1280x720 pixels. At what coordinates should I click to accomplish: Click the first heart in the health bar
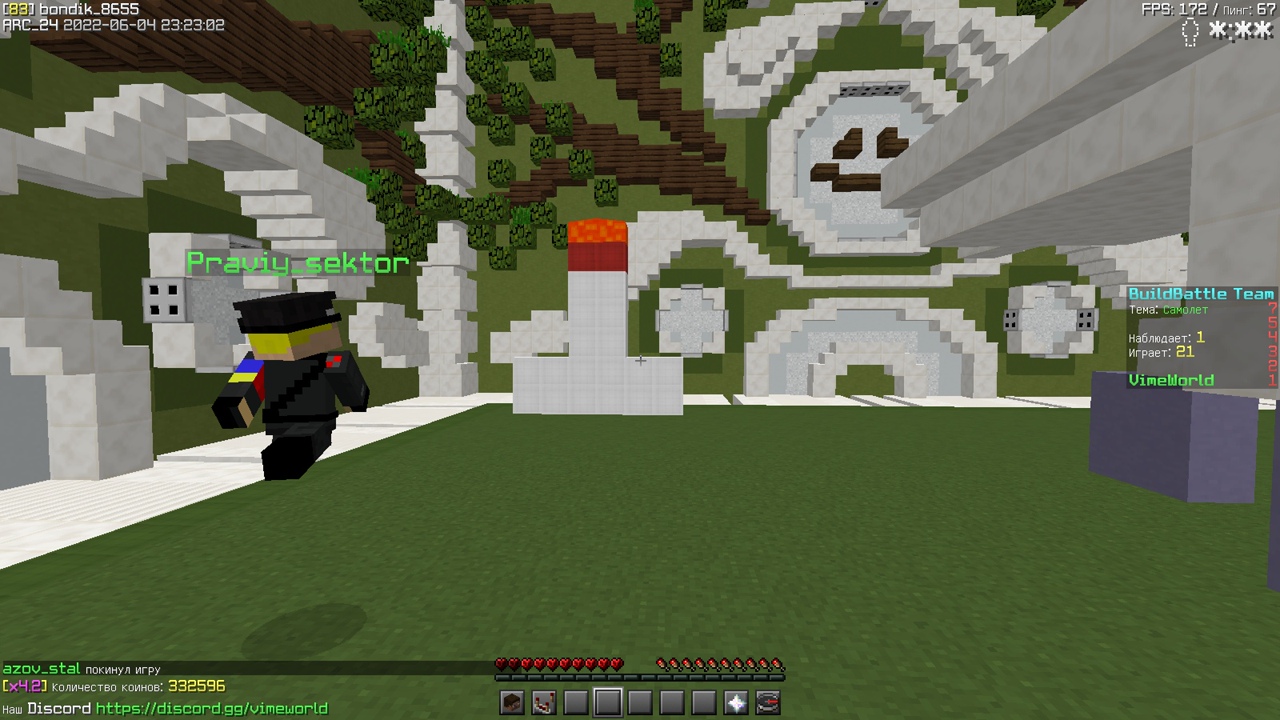501,662
